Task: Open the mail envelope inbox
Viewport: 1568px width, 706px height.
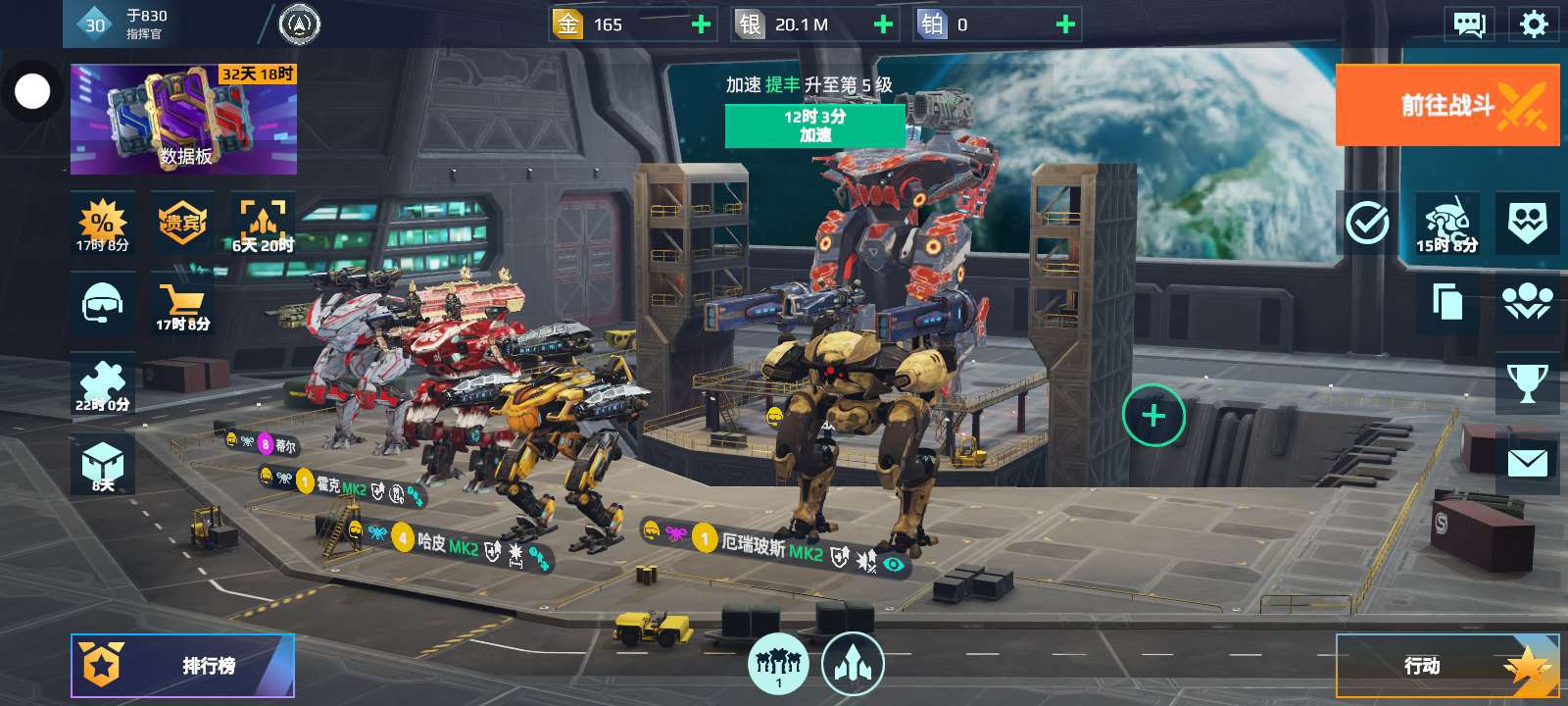Action: point(1527,463)
